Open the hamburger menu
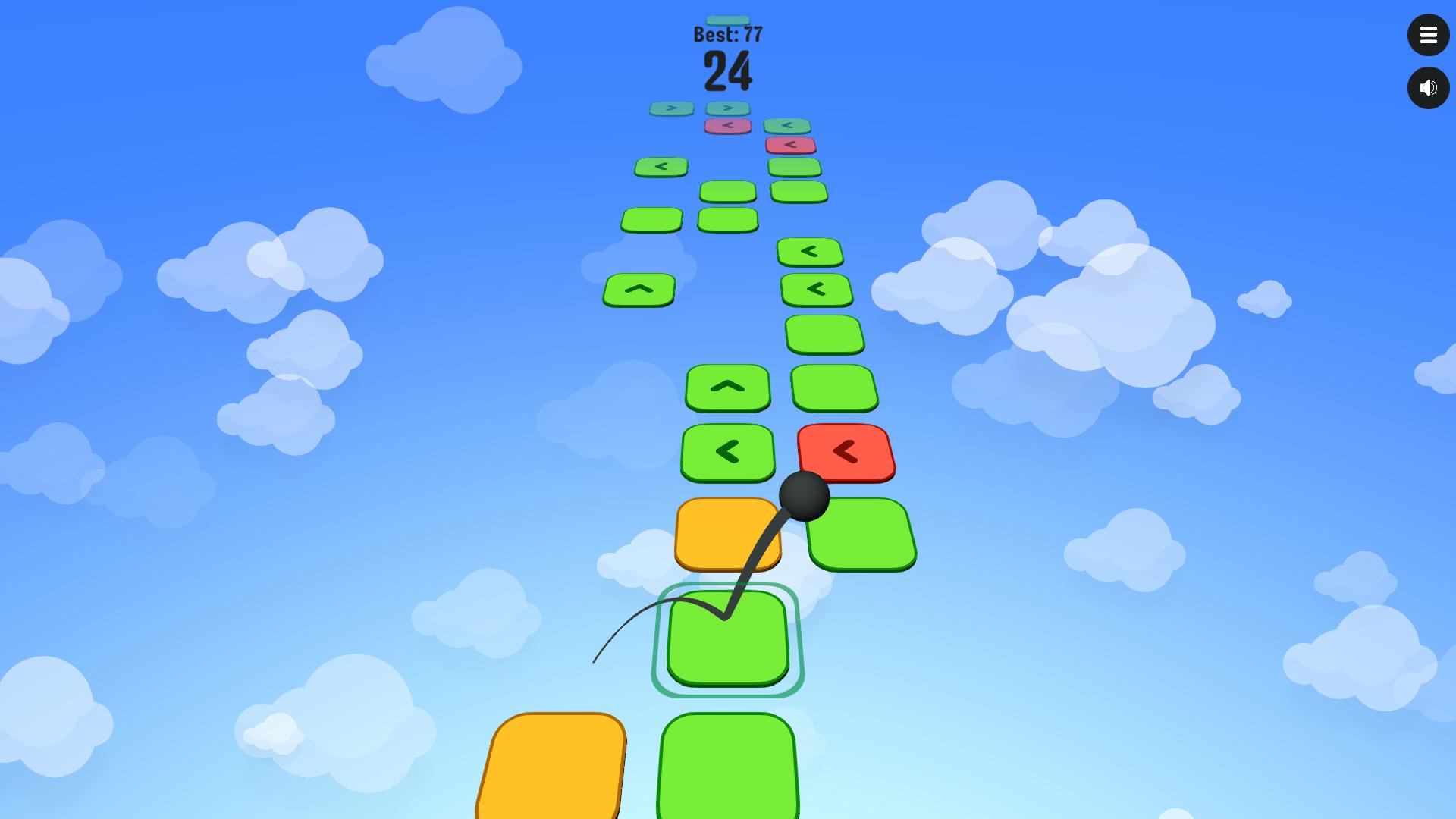1456x819 pixels. (x=1429, y=35)
